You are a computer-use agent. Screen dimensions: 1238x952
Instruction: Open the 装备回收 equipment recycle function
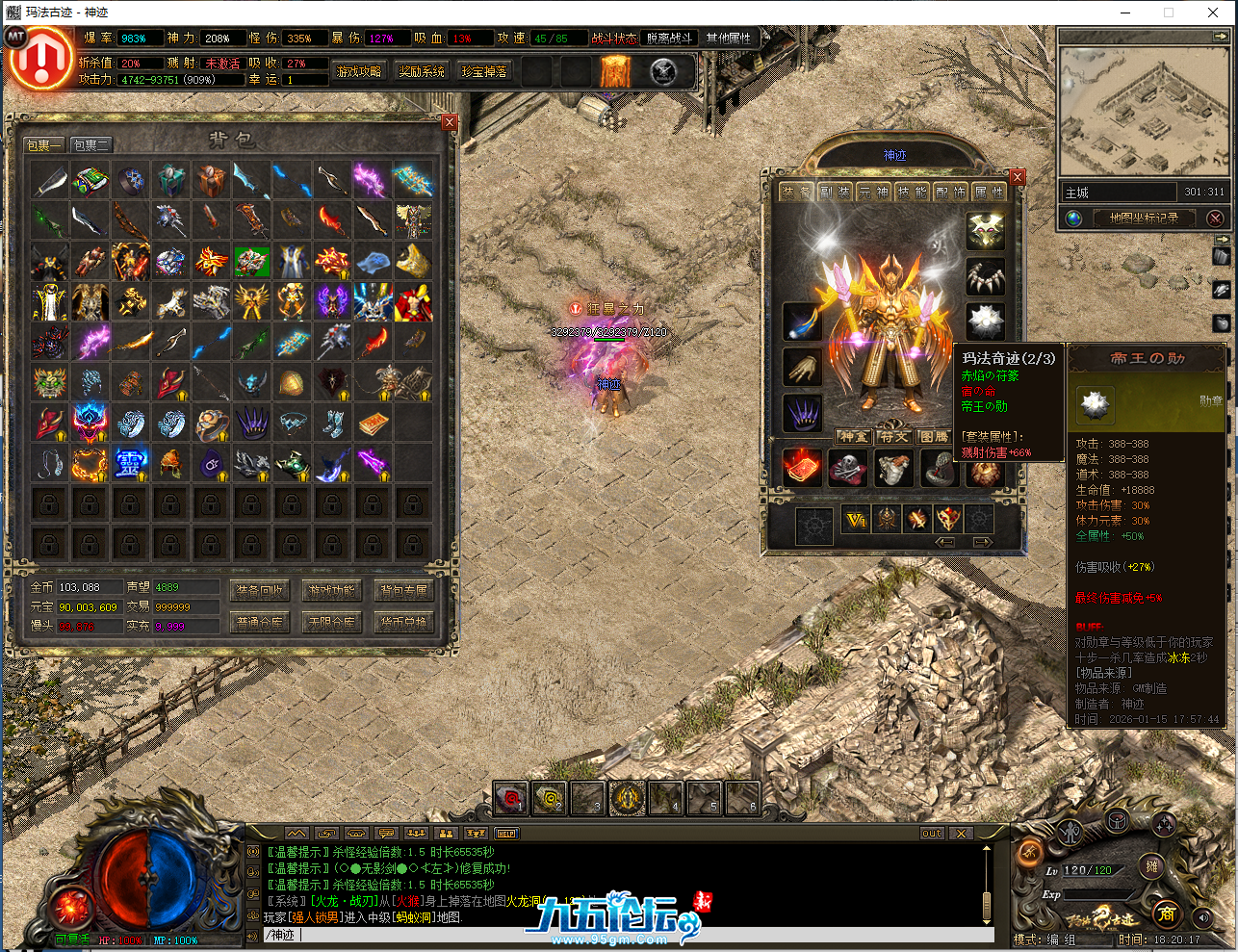click(x=260, y=591)
